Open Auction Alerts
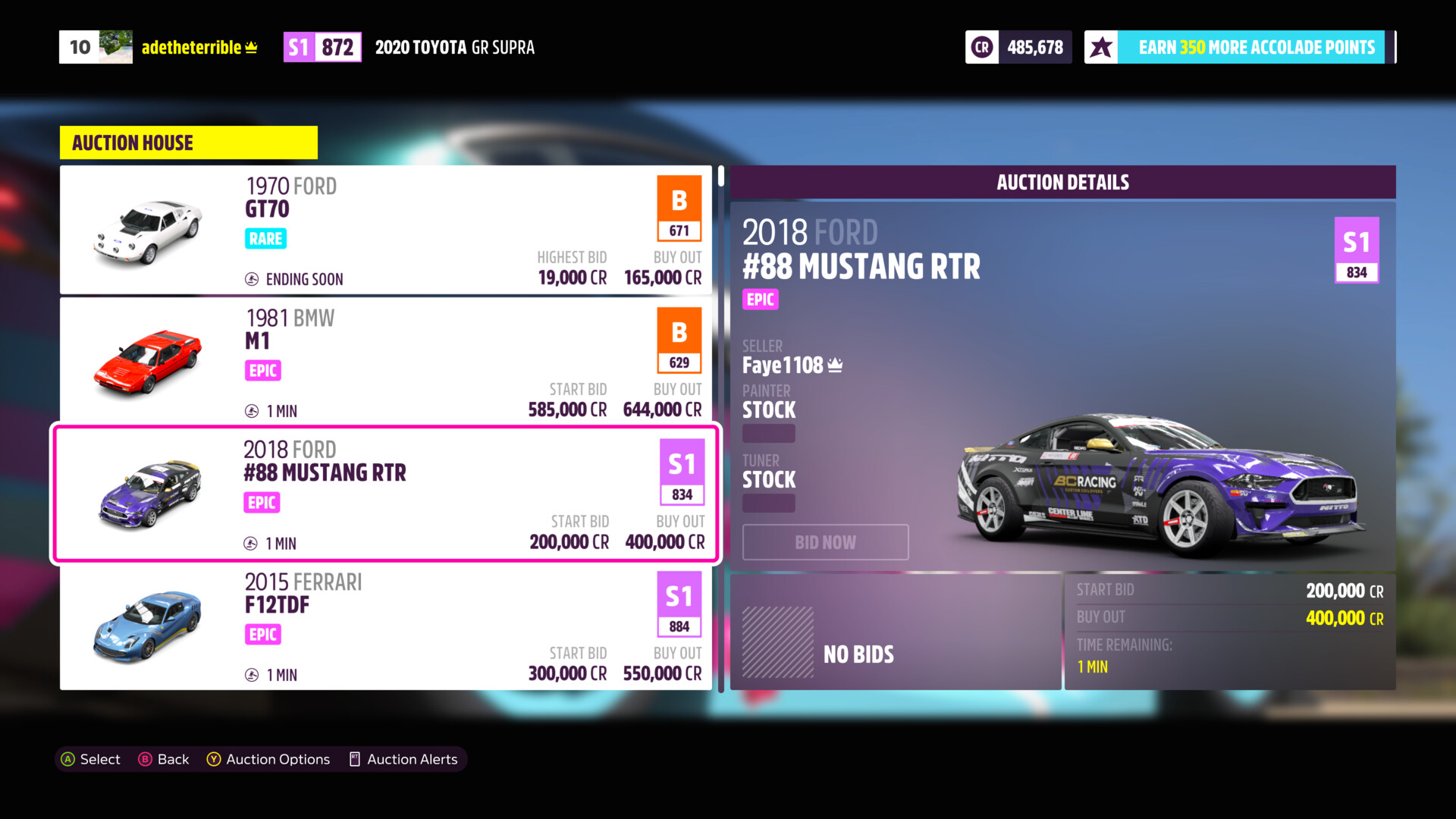Image resolution: width=1456 pixels, height=819 pixels. click(403, 759)
